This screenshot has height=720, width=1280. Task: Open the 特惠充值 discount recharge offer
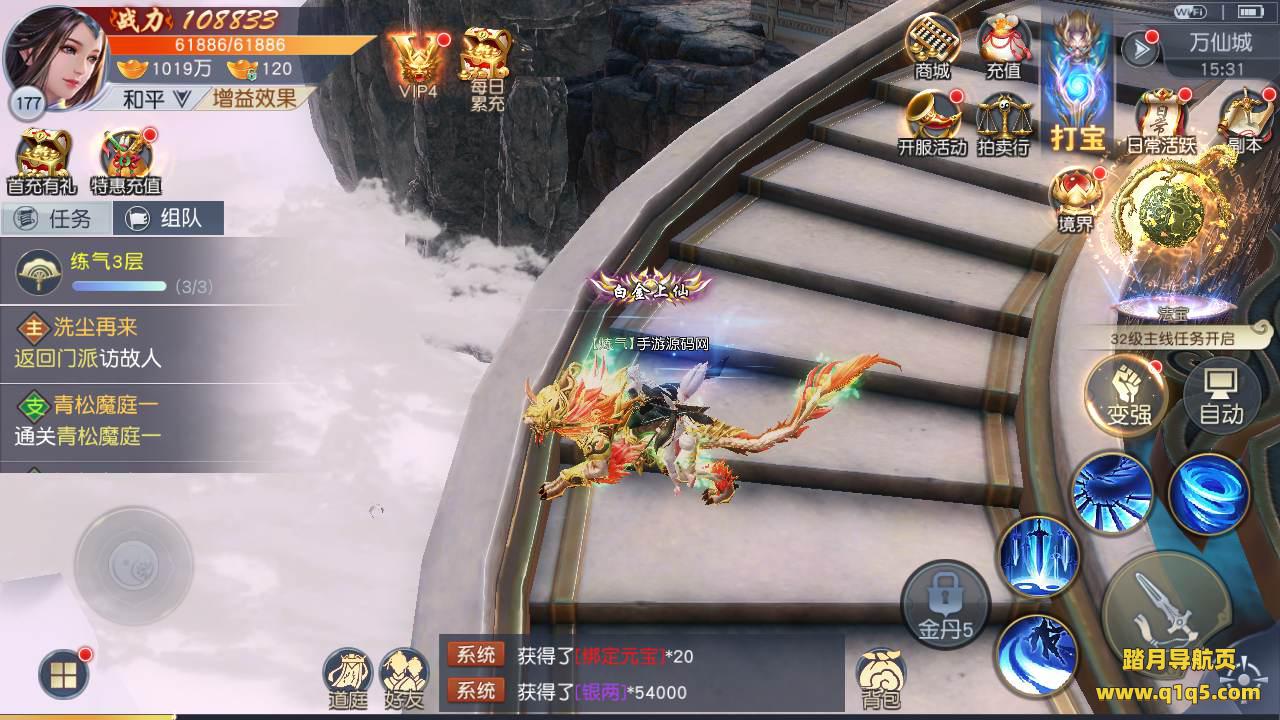point(126,158)
